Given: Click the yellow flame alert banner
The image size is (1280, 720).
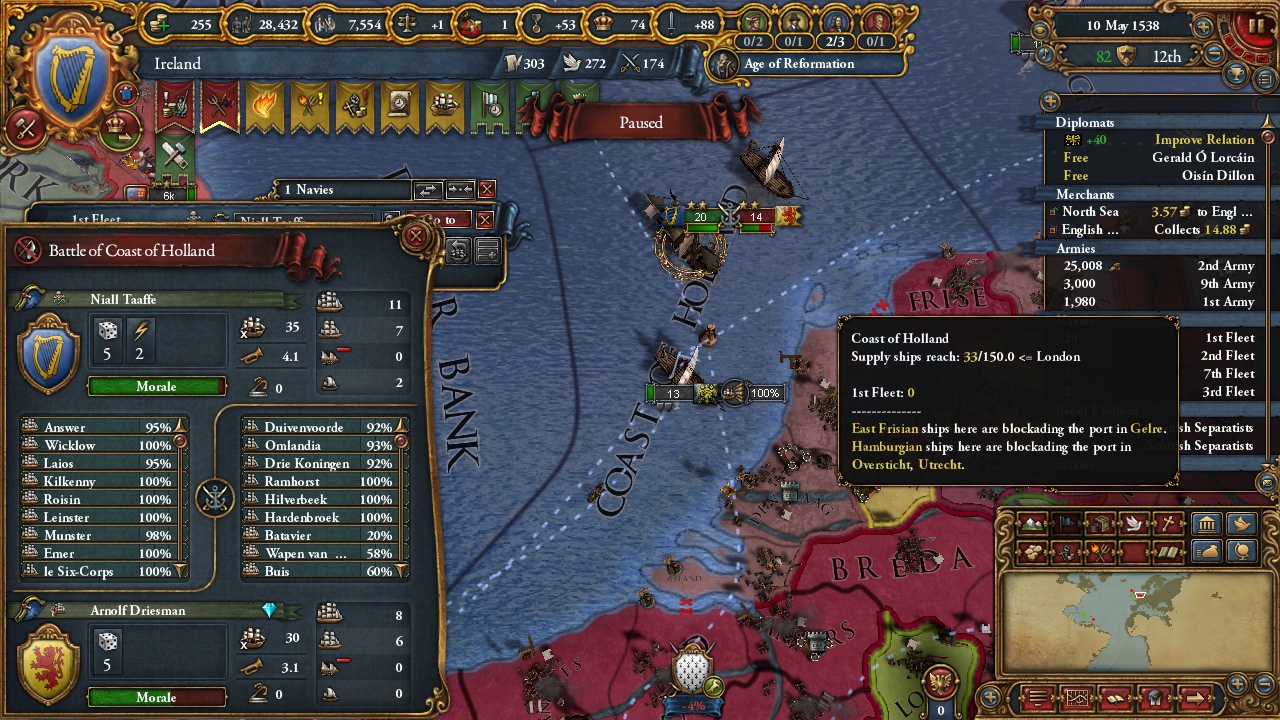Looking at the screenshot, I should coord(264,107).
